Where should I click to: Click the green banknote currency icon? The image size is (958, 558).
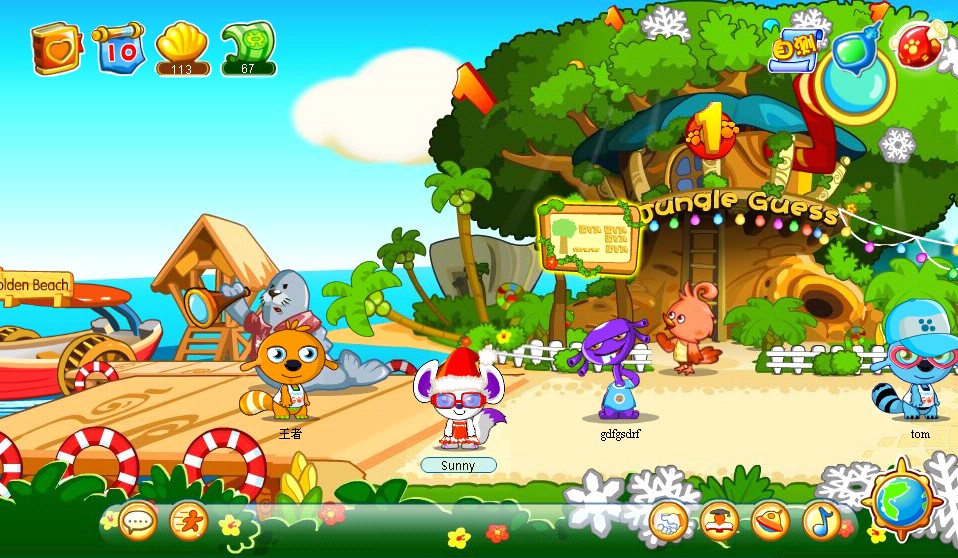(247, 45)
